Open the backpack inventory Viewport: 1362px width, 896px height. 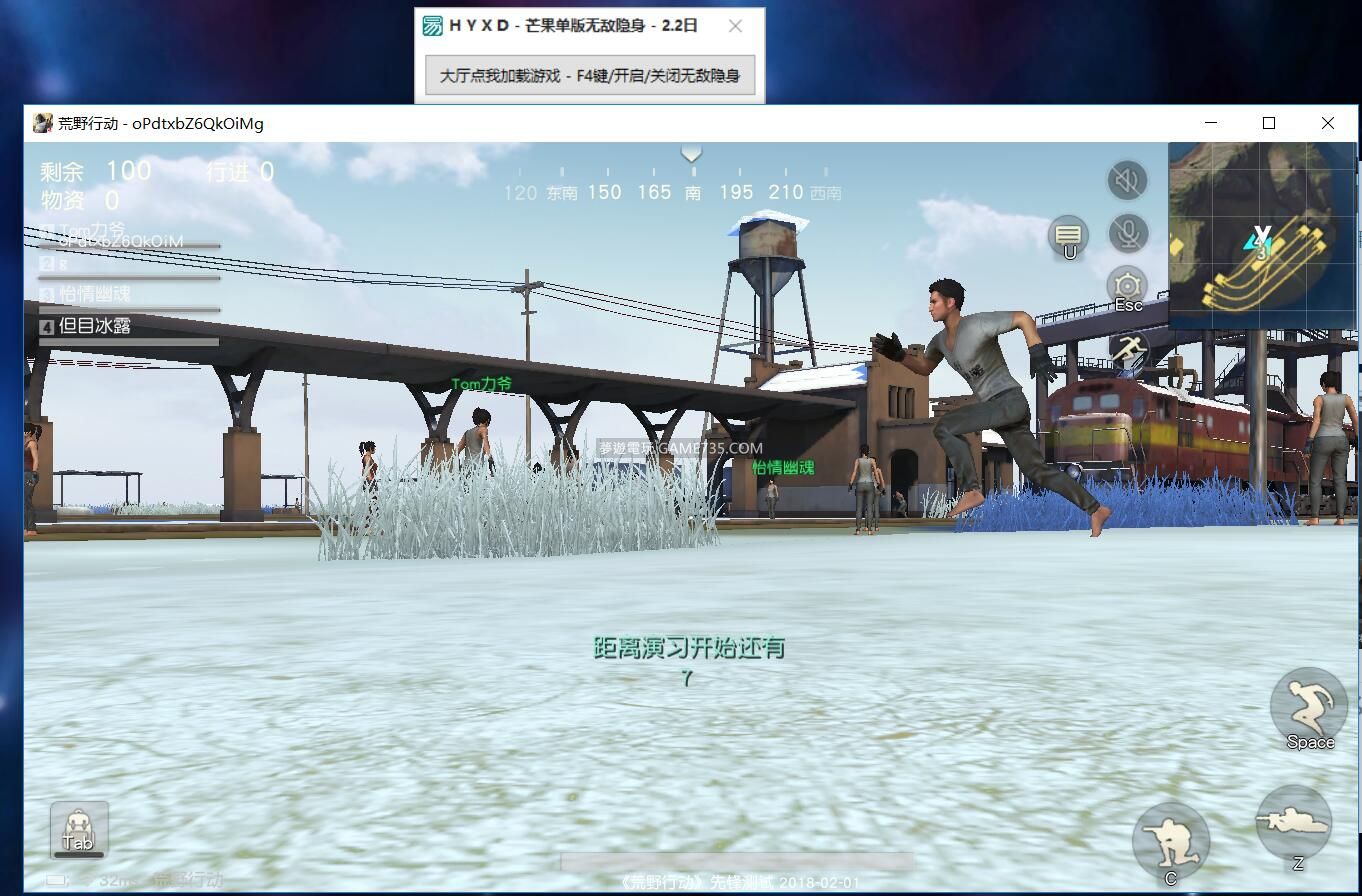pos(79,829)
